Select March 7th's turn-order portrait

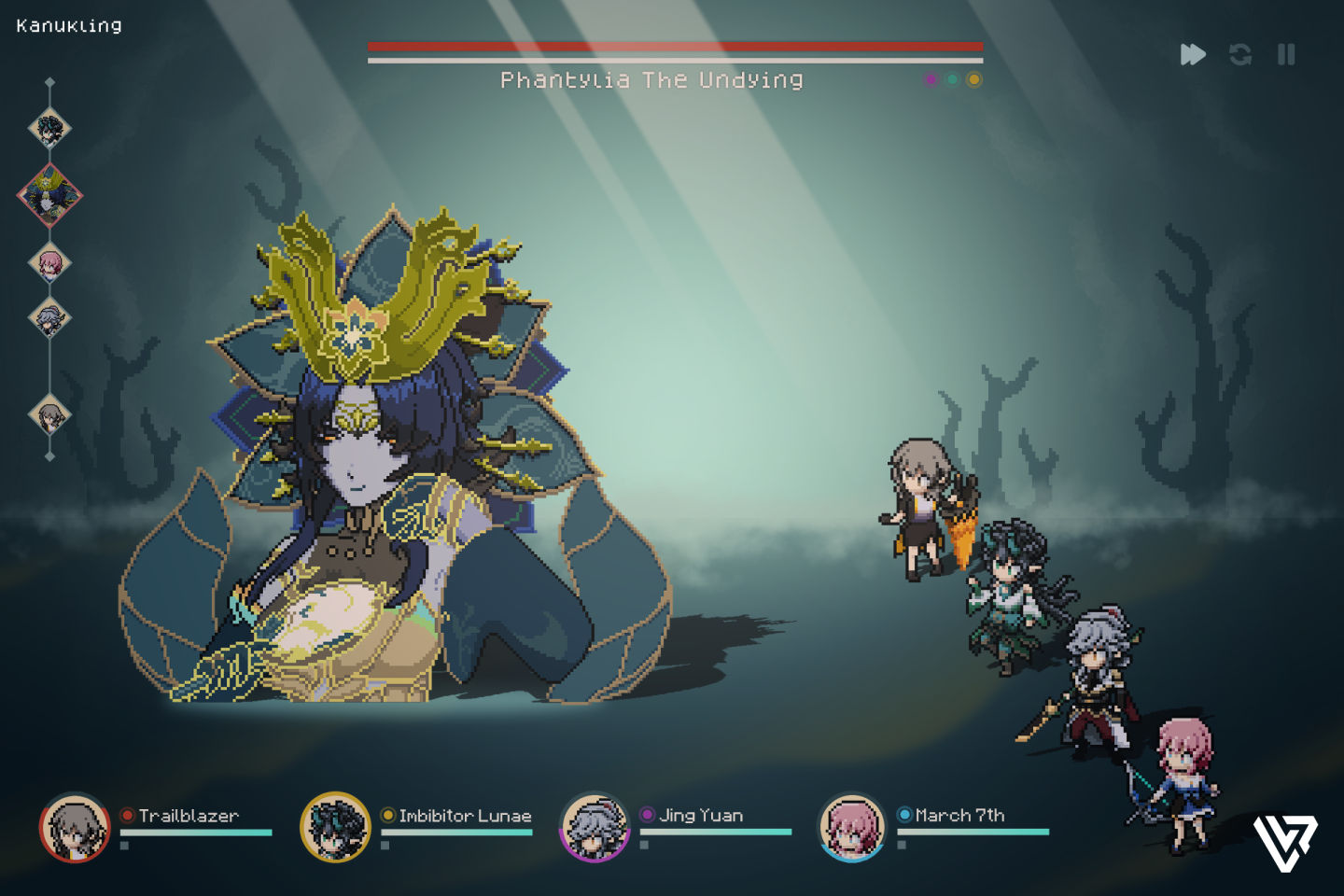(49, 262)
